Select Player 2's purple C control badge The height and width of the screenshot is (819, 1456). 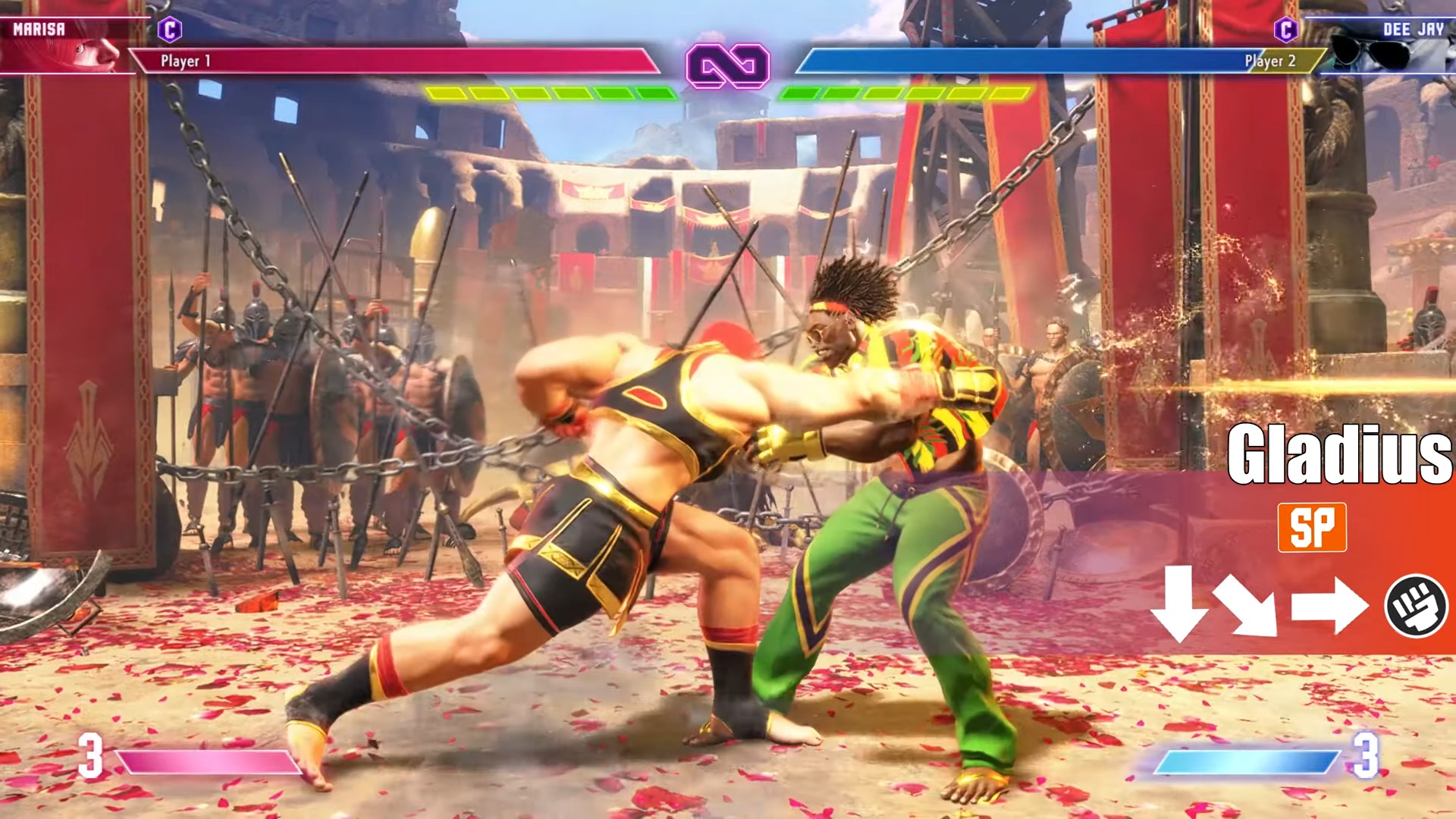tap(1285, 30)
